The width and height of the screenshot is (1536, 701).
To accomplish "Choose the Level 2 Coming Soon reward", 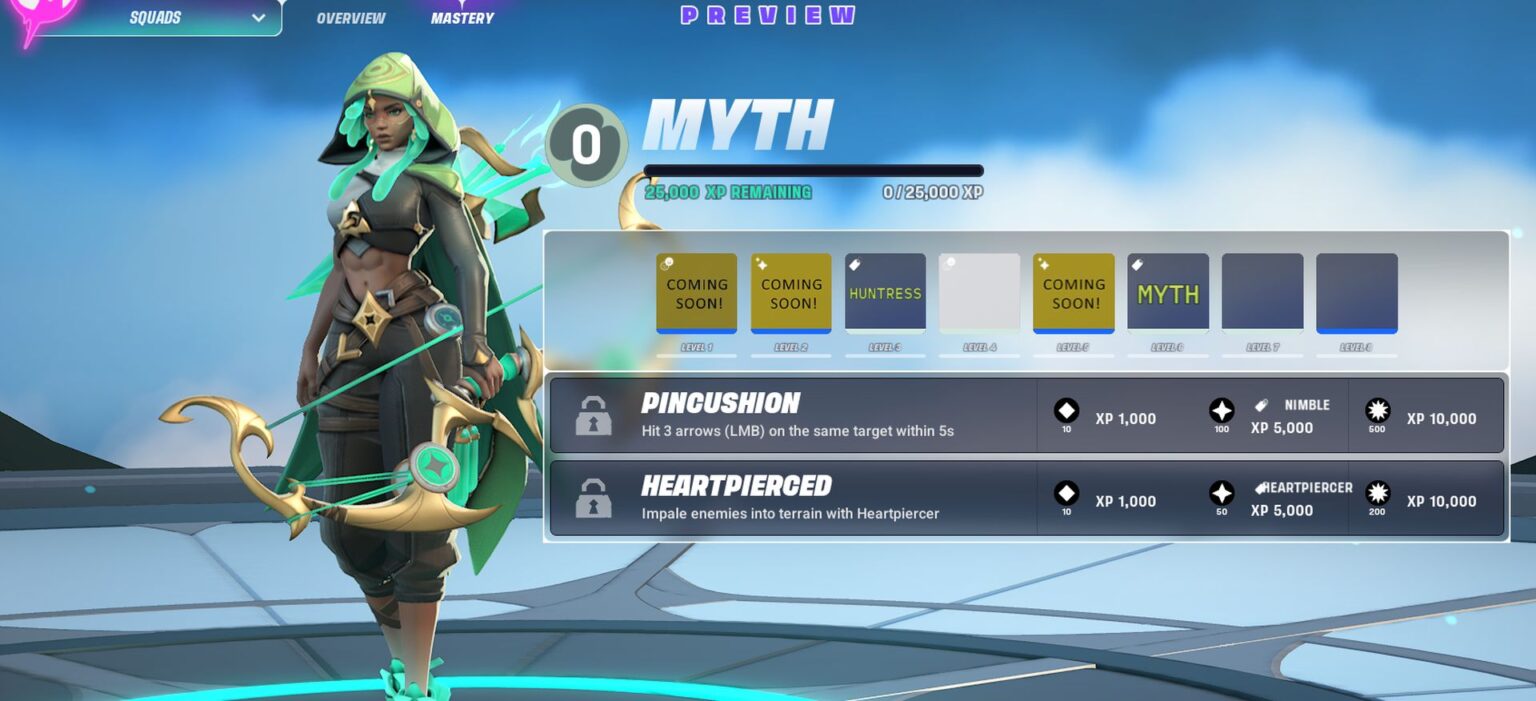I will click(791, 293).
